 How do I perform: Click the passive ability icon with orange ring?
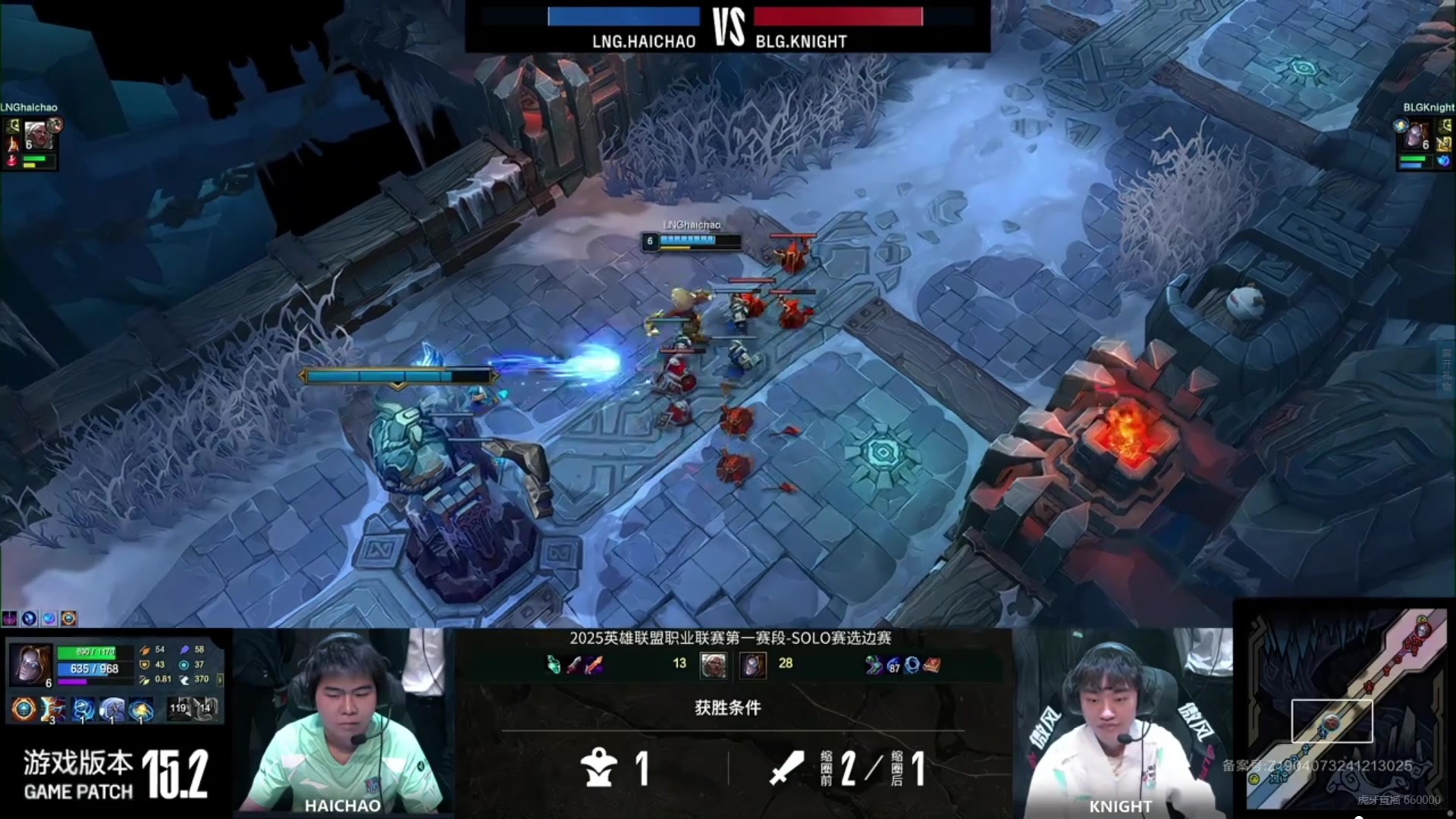point(24,709)
